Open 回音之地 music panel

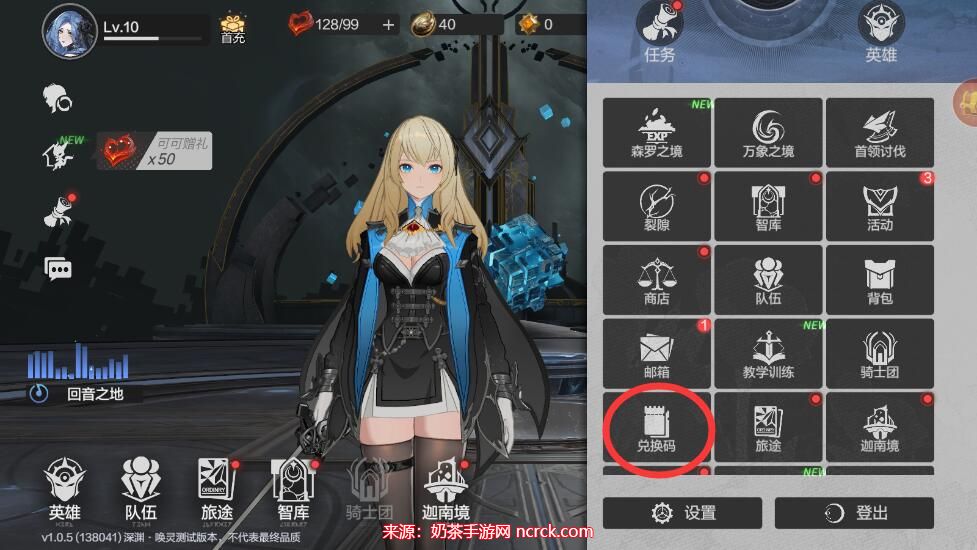coord(80,393)
